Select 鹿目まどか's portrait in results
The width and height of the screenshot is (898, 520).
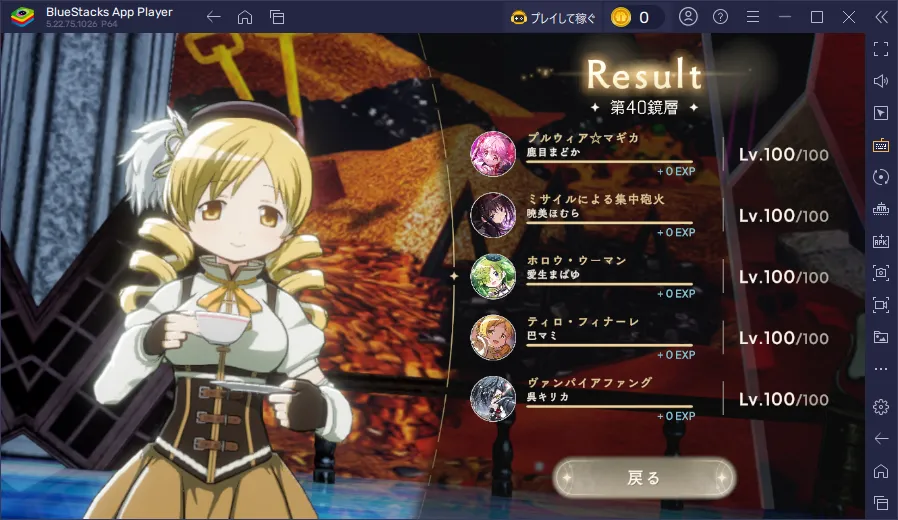(x=493, y=152)
